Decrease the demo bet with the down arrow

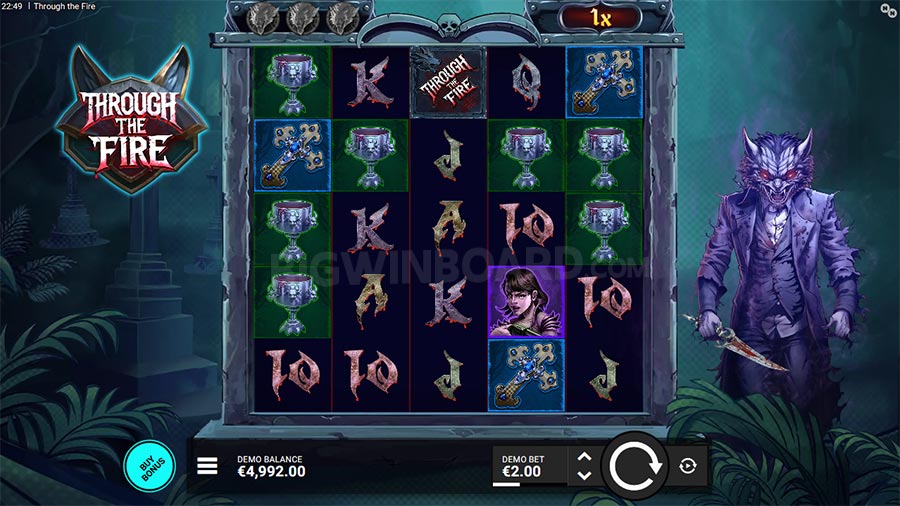point(585,475)
